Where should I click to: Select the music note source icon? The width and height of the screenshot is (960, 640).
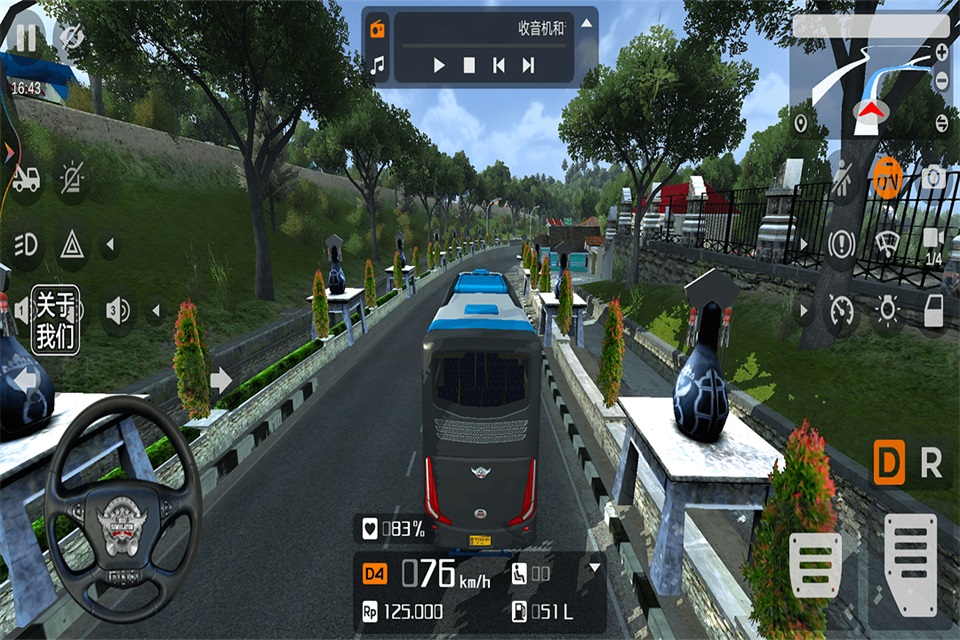point(377,66)
